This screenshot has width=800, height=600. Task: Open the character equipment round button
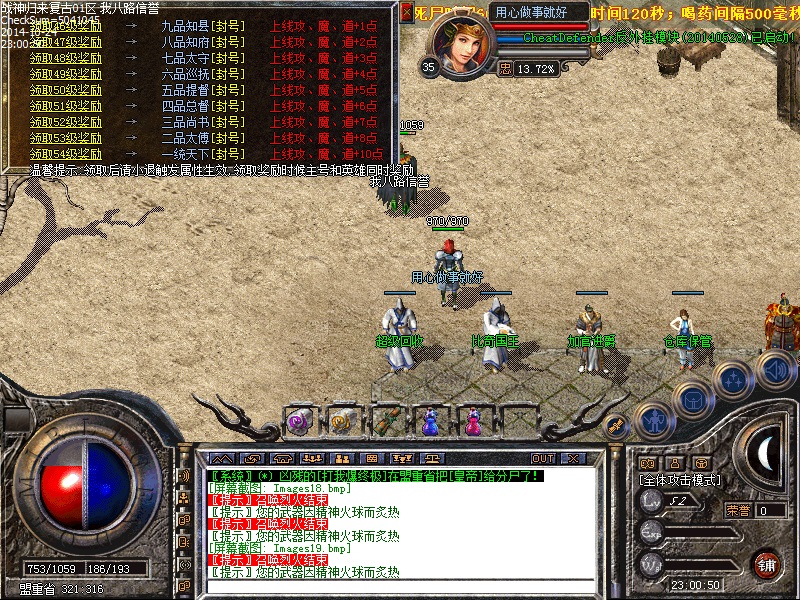point(652,421)
